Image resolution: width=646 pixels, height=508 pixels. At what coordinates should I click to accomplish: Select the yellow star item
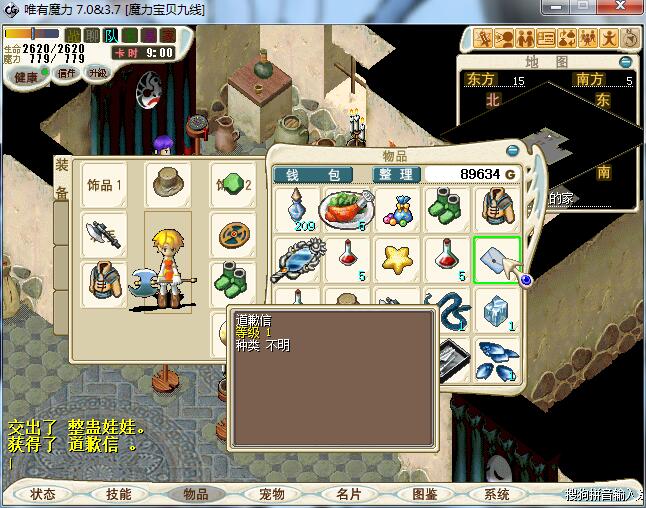tap(397, 259)
